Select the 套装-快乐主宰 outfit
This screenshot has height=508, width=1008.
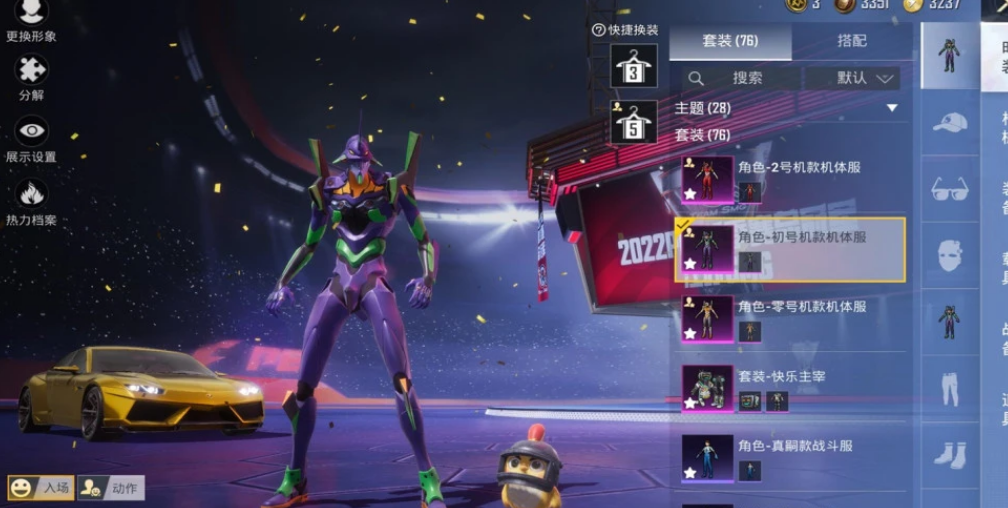(790, 388)
